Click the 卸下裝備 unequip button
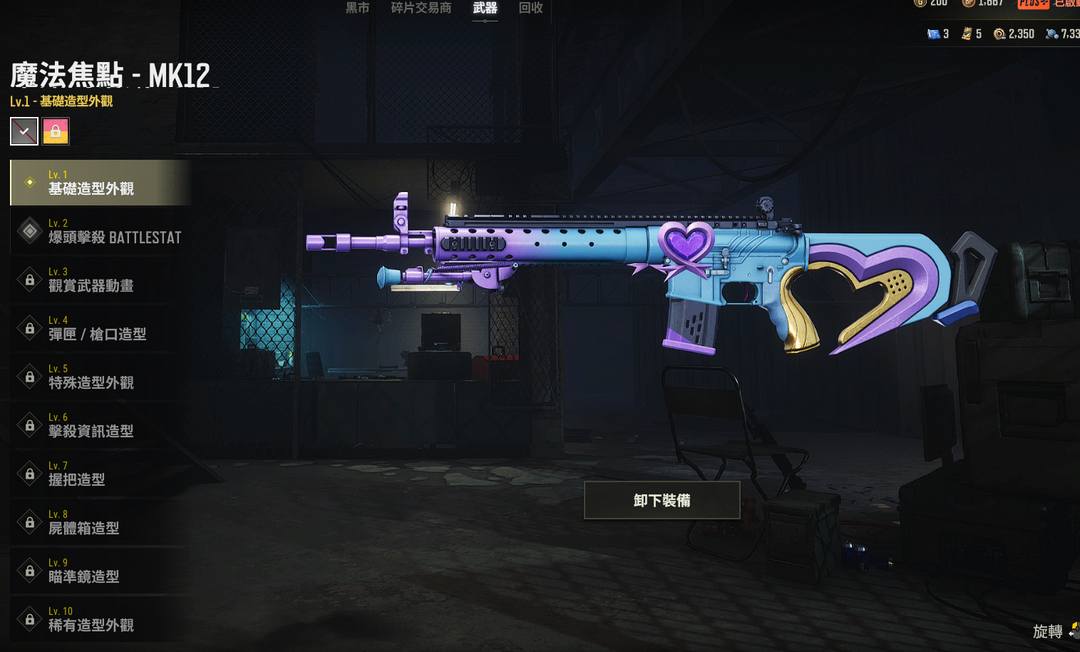Screen dimensions: 1080x652 point(662,500)
